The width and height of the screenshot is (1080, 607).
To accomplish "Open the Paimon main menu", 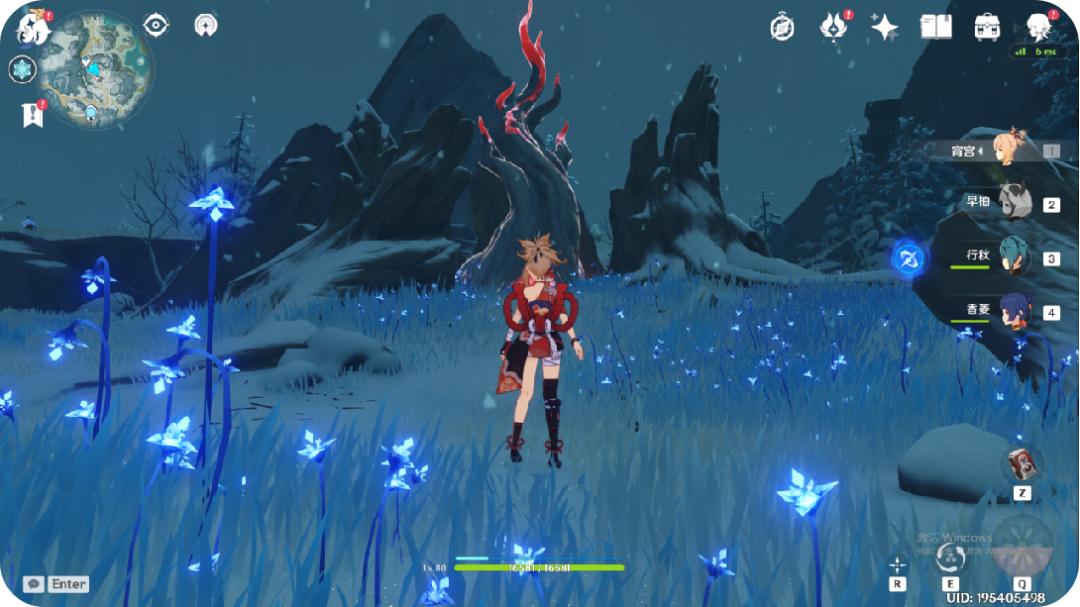I will [x=33, y=27].
